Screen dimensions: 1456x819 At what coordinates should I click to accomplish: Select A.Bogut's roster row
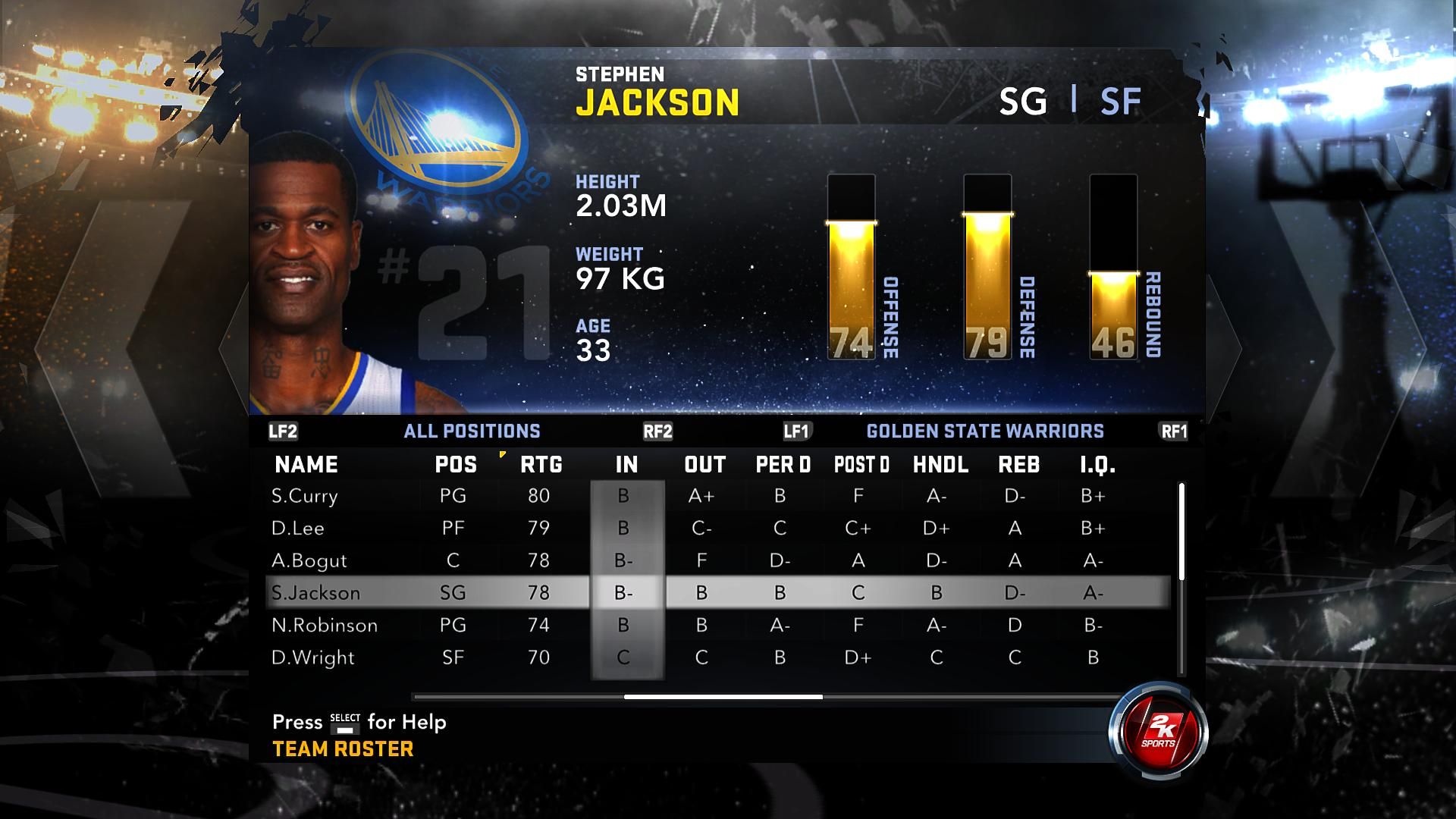pos(309,561)
